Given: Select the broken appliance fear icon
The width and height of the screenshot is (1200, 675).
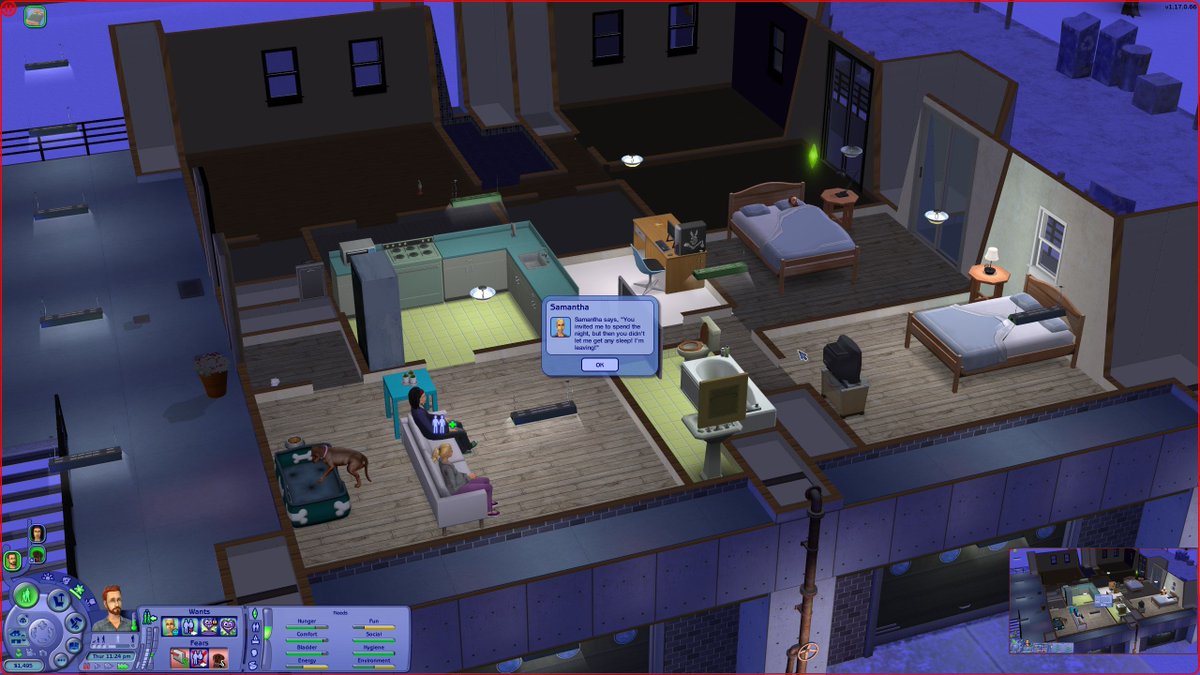Looking at the screenshot, I should point(178,658).
